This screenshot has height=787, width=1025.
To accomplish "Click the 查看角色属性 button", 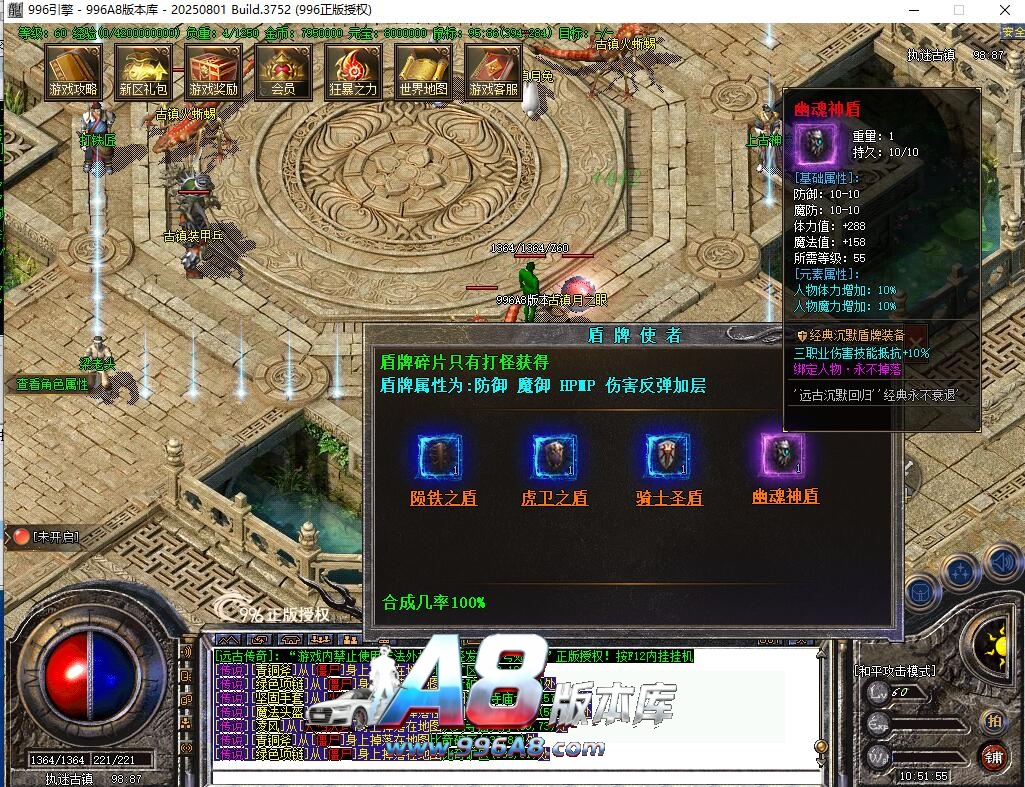I will tap(53, 384).
